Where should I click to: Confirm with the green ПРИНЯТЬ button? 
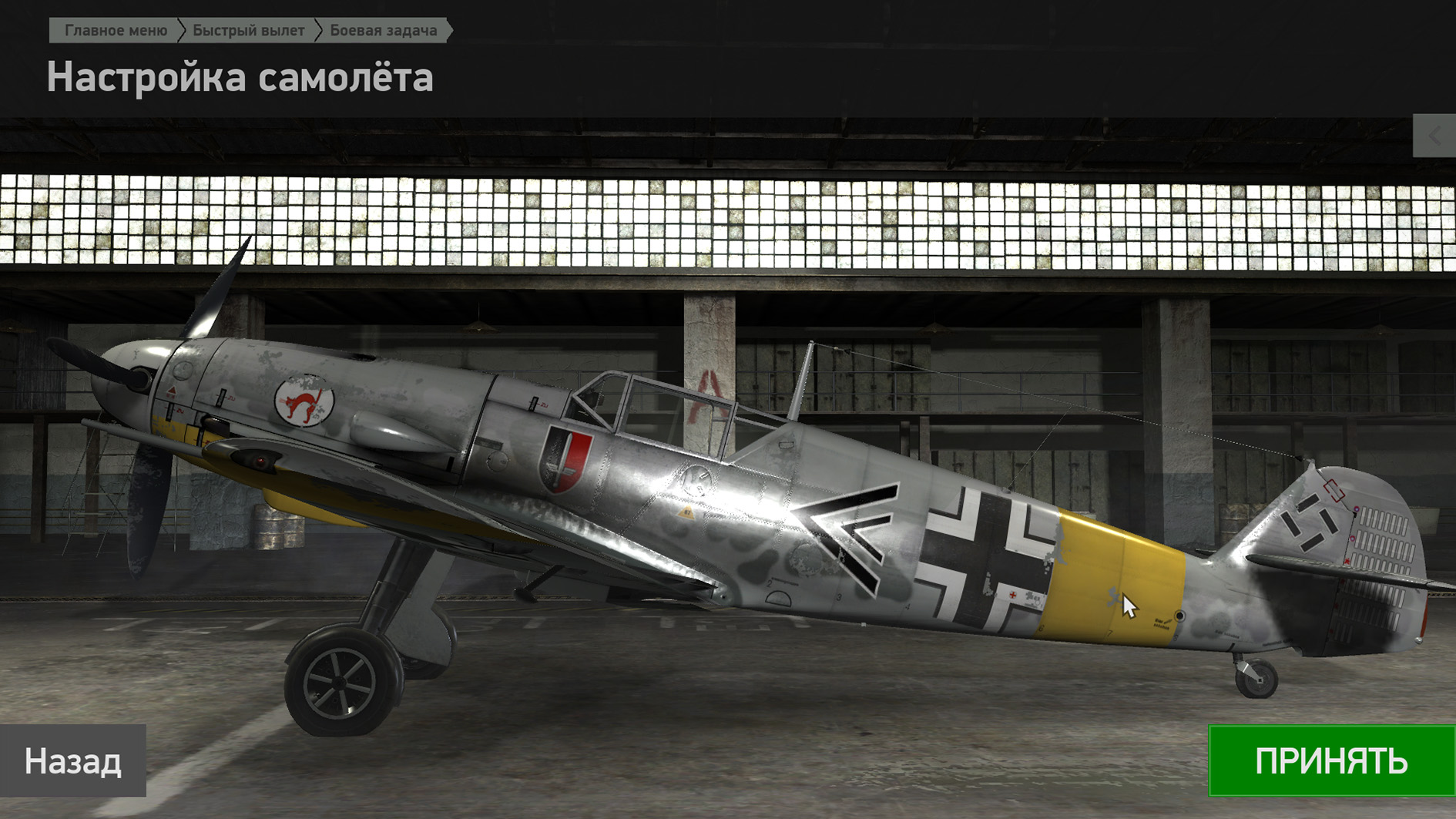[1331, 760]
